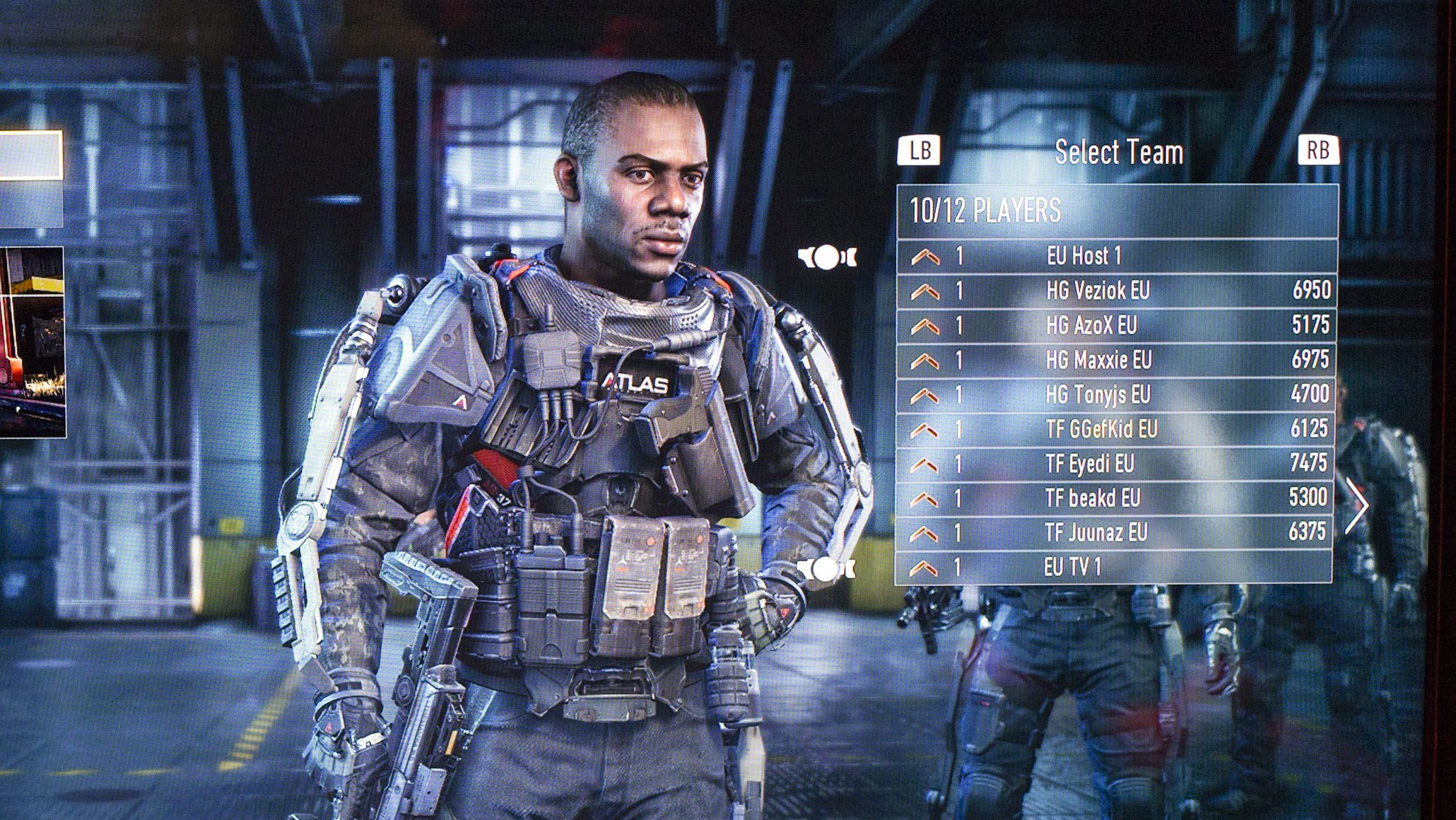1456x820 pixels.
Task: Click the Select Team header
Action: tap(1118, 151)
